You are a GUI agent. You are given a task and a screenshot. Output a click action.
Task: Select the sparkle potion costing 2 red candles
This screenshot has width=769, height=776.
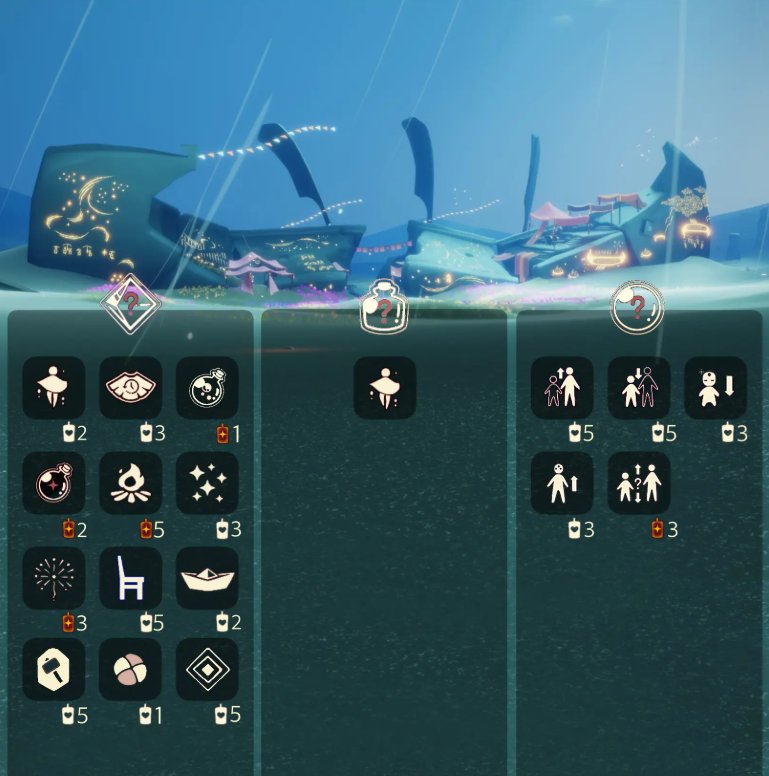(x=54, y=482)
